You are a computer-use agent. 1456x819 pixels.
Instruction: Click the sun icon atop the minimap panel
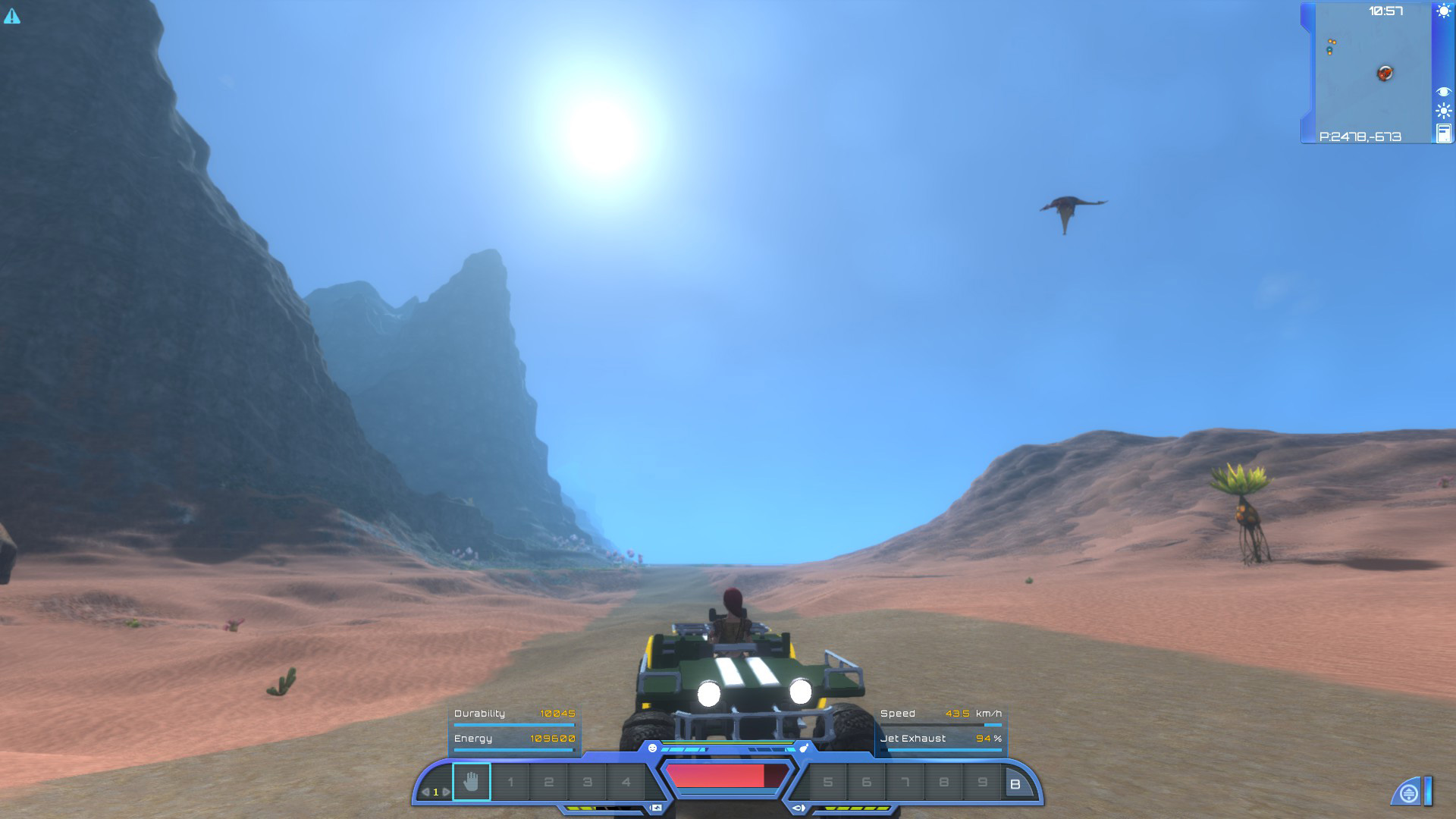tap(1443, 11)
